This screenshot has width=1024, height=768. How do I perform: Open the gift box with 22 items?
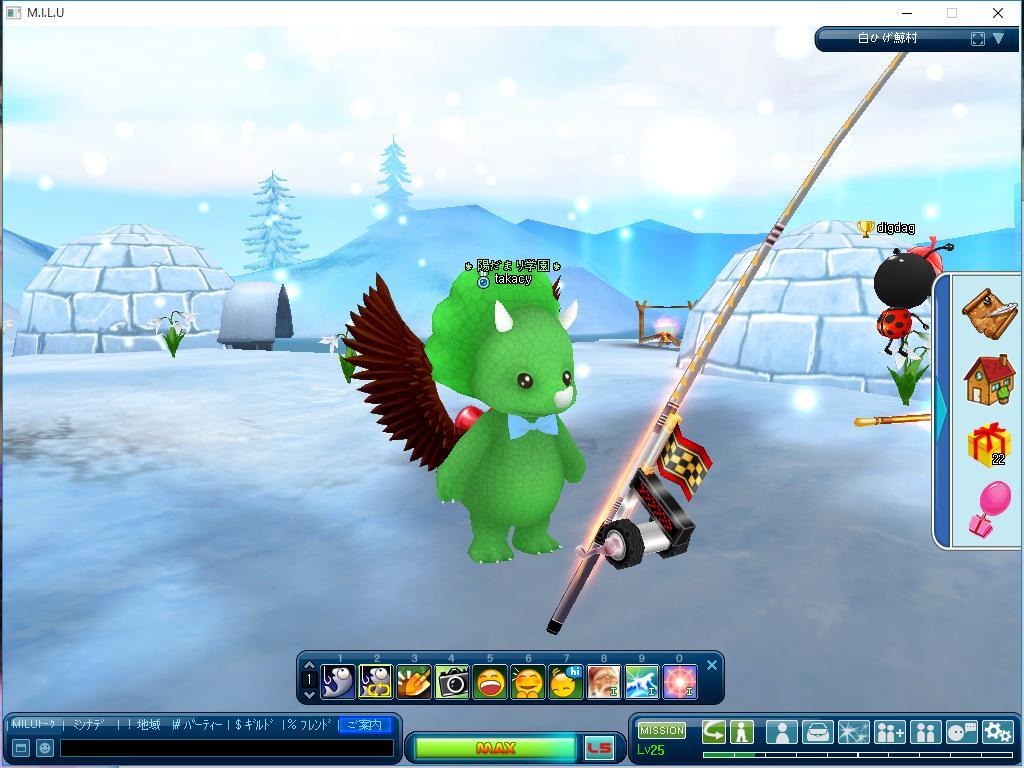(989, 445)
